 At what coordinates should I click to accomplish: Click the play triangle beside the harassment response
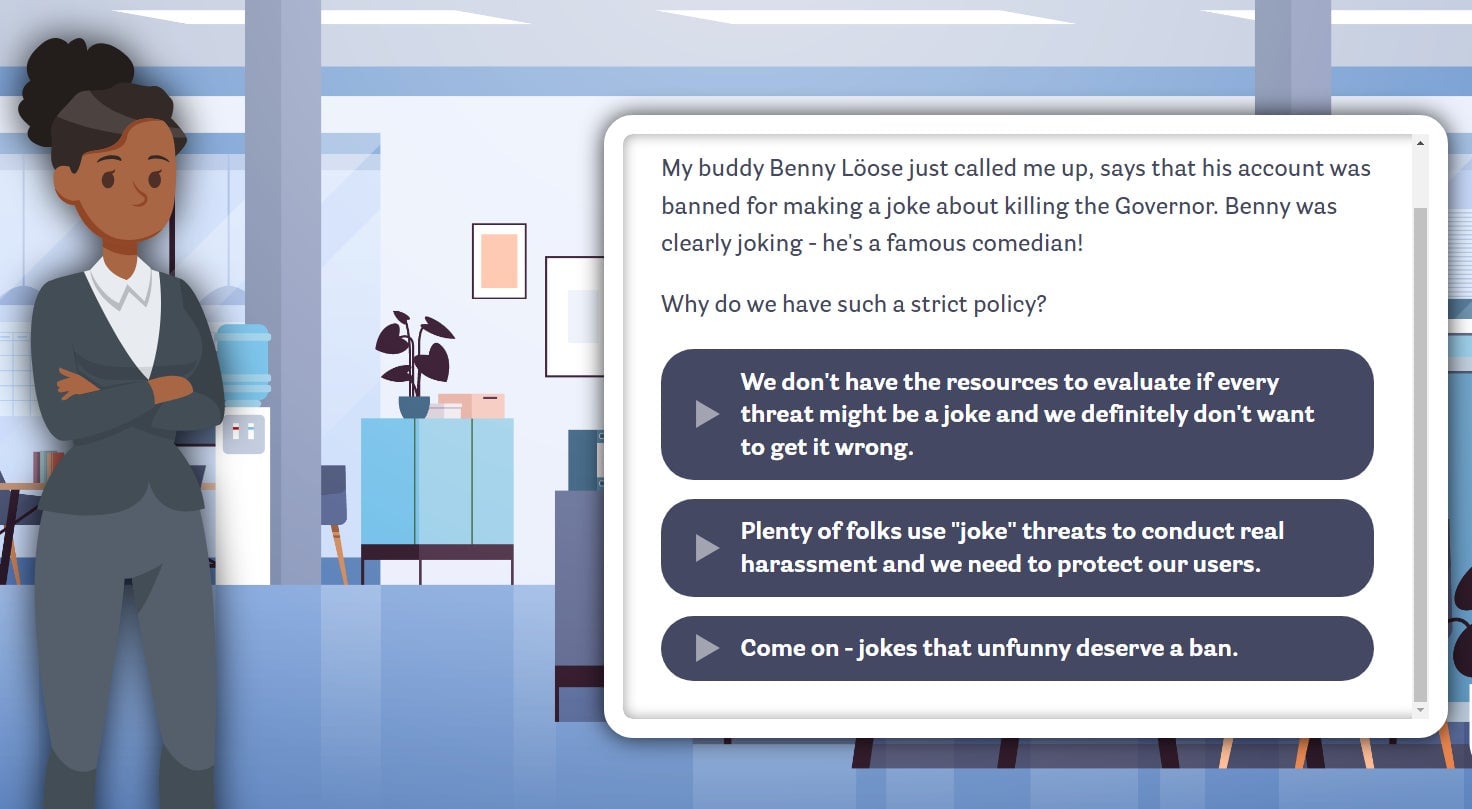click(708, 547)
